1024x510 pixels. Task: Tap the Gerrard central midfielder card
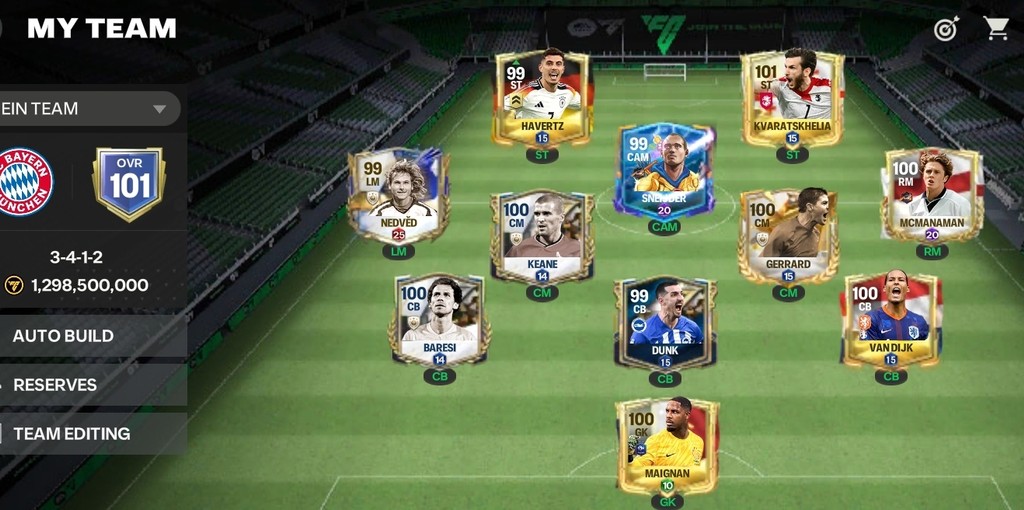coord(788,237)
